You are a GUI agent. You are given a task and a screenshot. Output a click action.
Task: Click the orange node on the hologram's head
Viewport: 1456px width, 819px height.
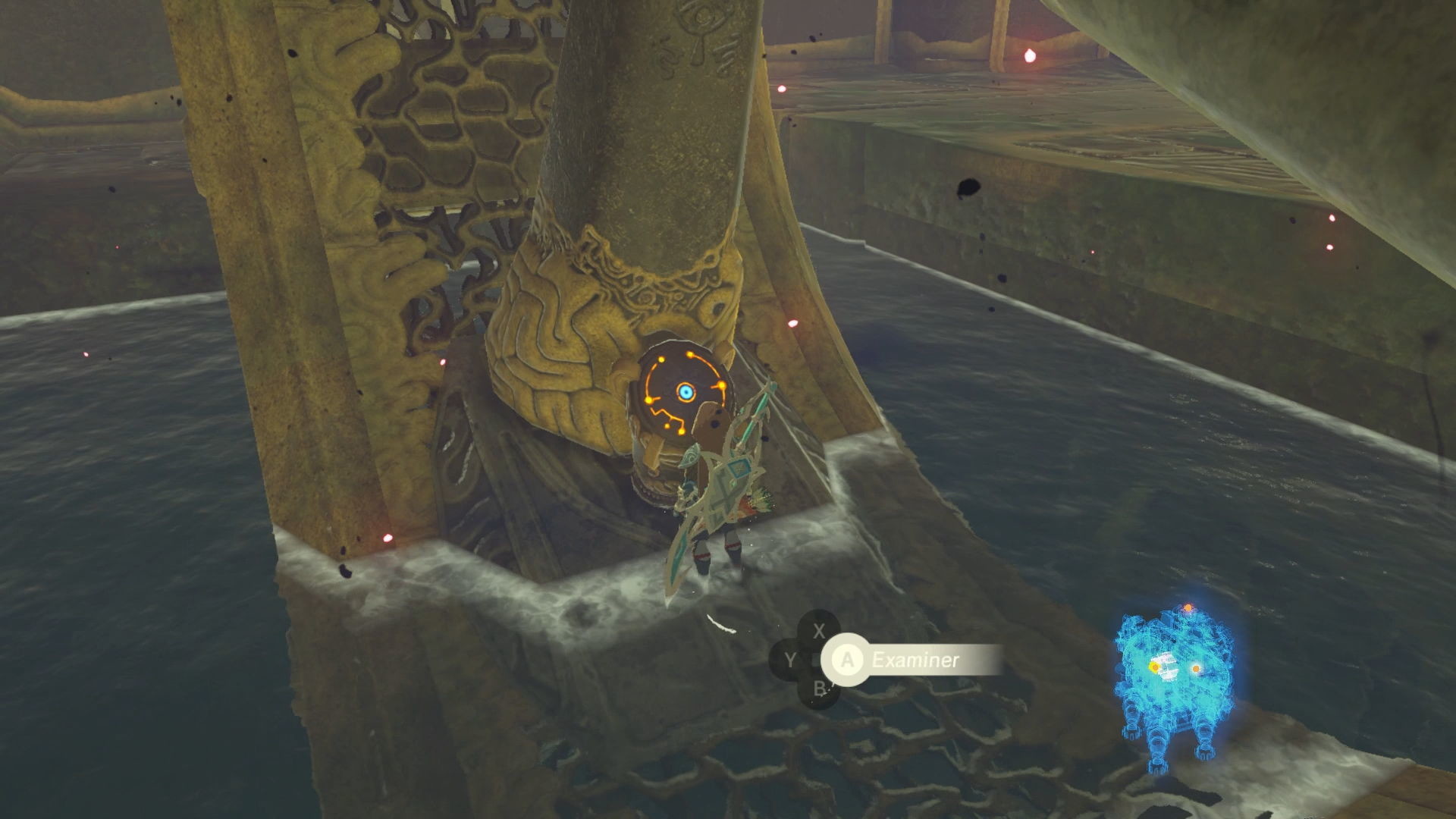pyautogui.click(x=1187, y=608)
